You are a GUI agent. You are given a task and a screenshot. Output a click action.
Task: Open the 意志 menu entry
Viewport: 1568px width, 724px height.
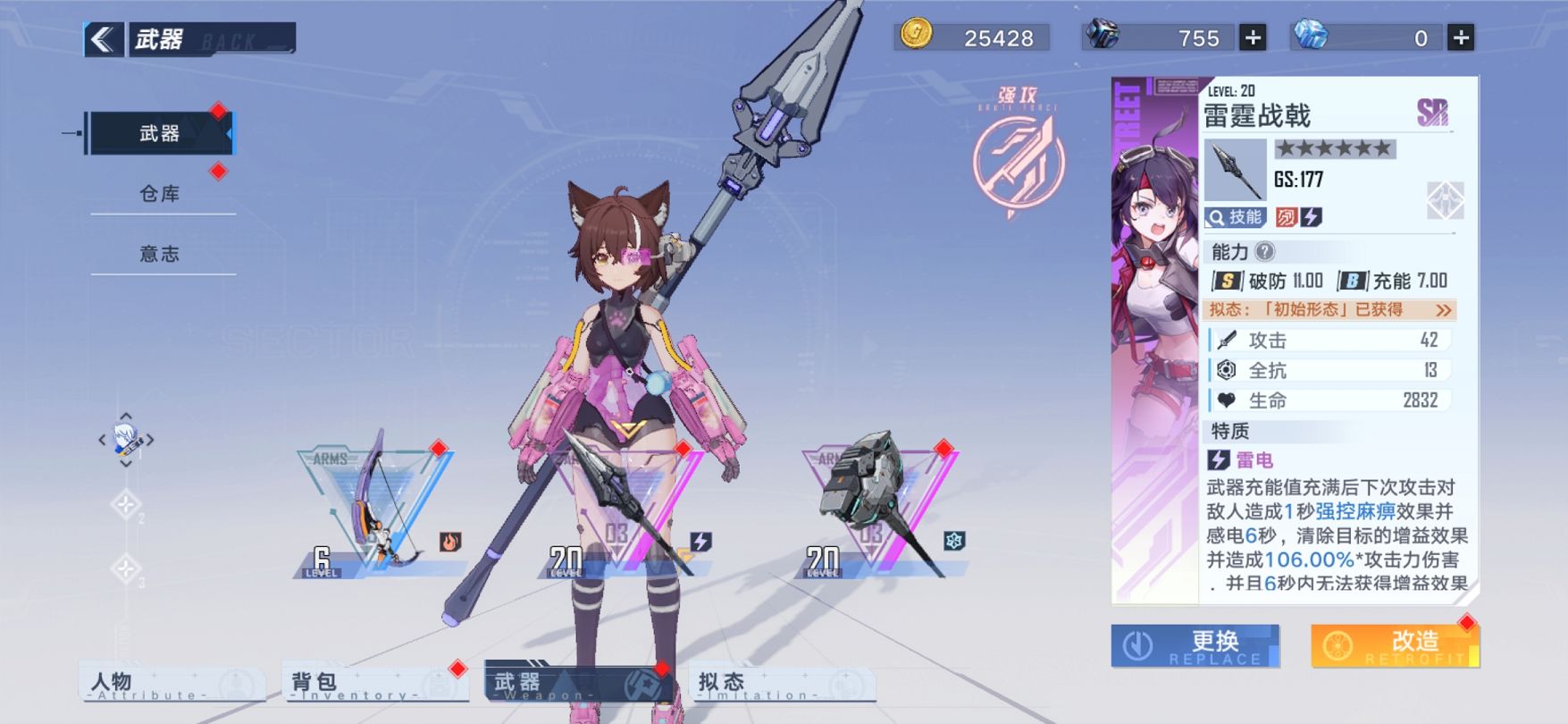[161, 254]
